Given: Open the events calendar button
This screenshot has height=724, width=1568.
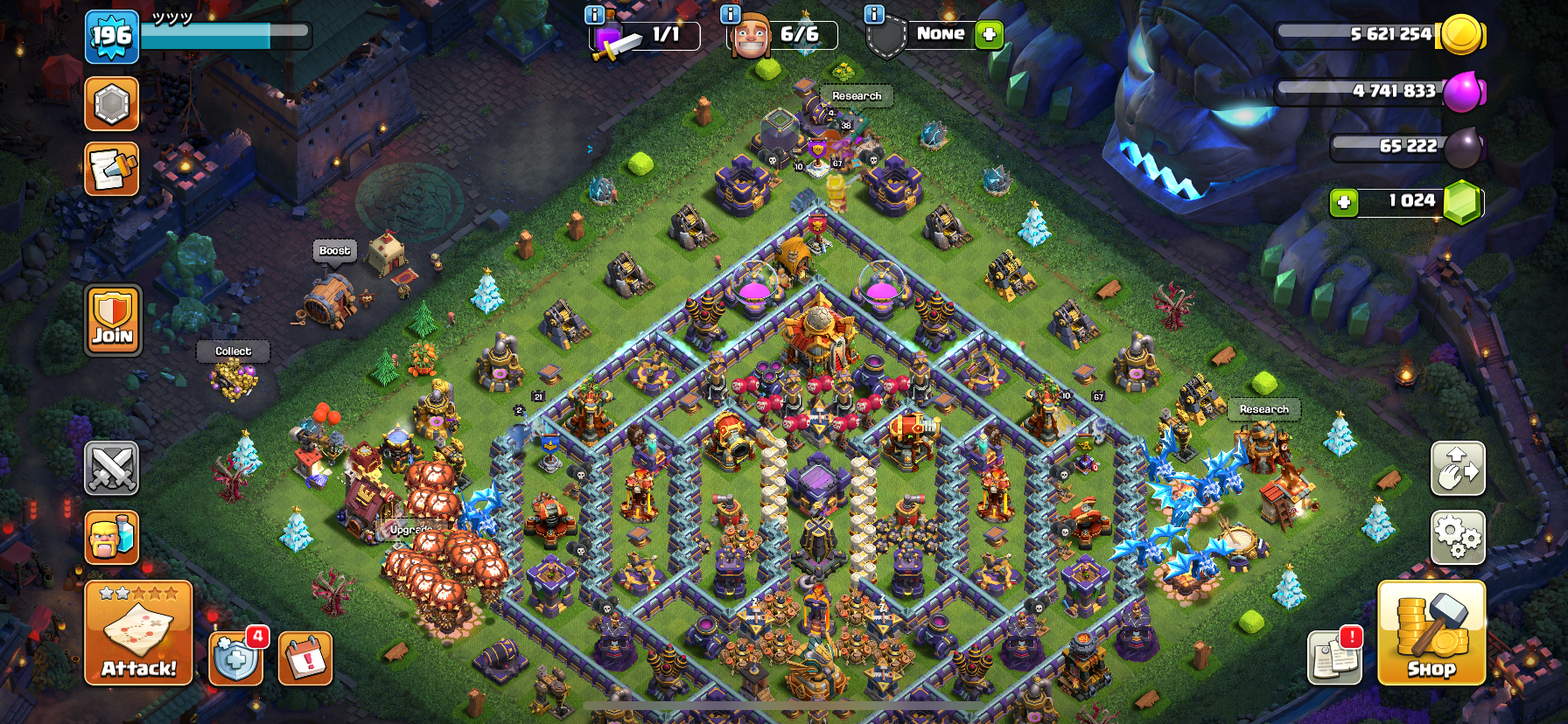Looking at the screenshot, I should [305, 658].
